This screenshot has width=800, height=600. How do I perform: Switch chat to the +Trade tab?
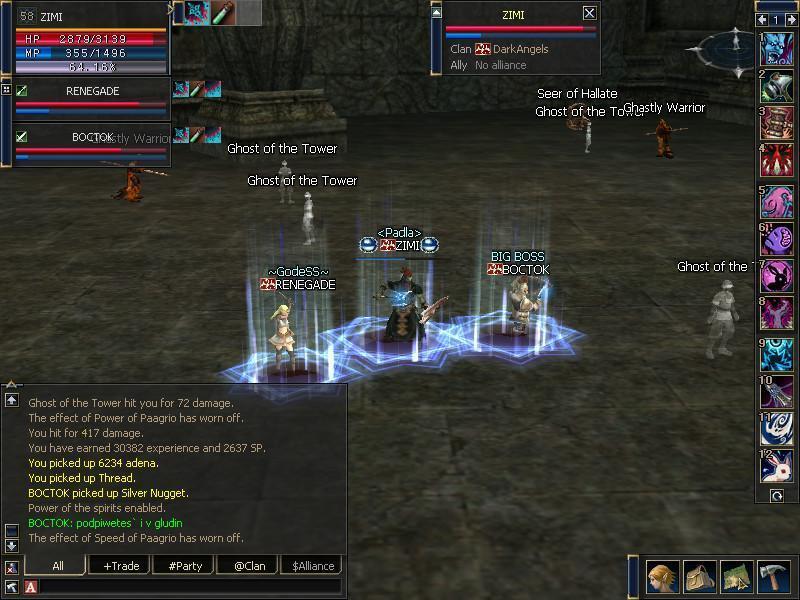tap(120, 565)
